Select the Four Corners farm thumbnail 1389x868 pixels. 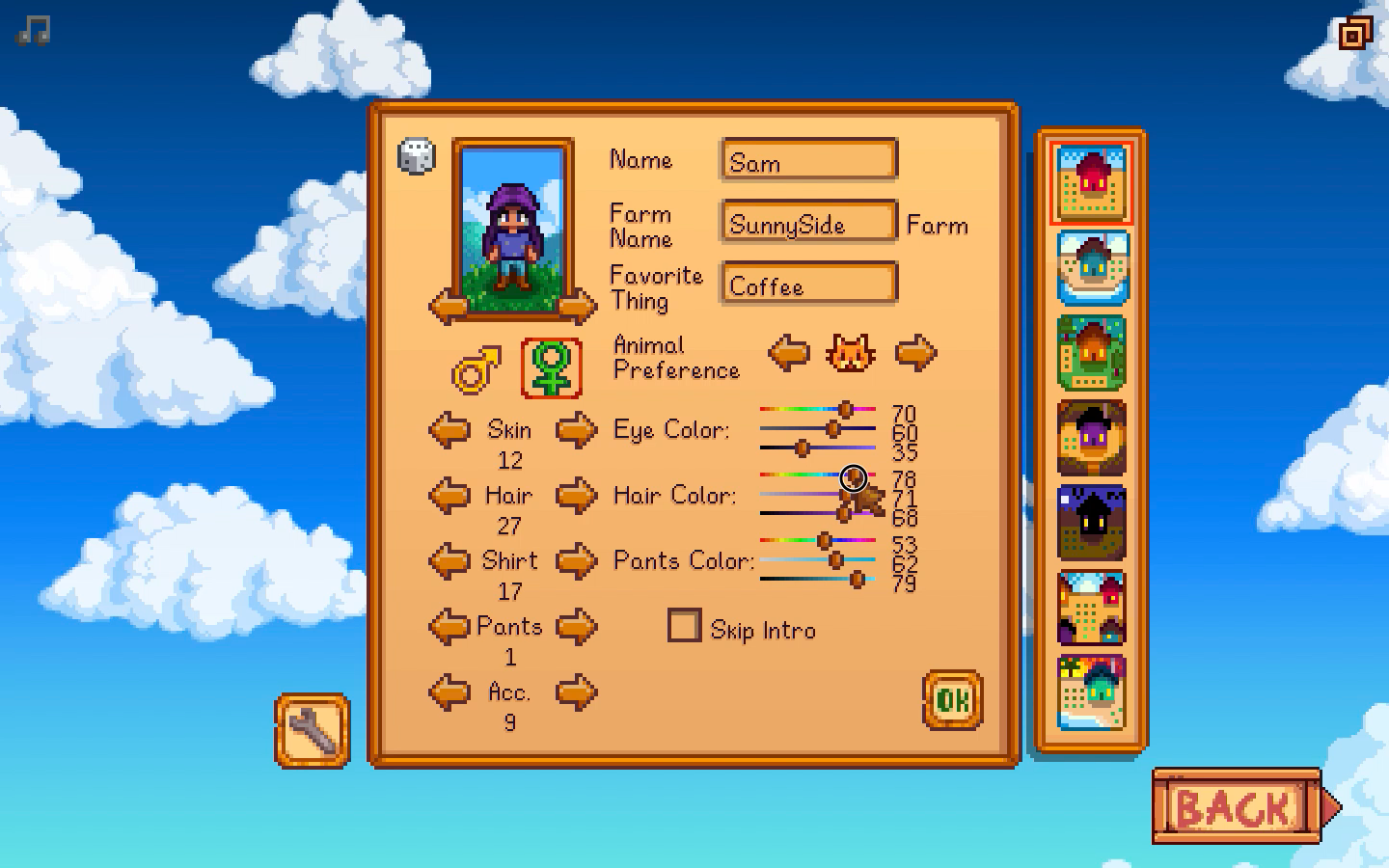[1093, 608]
